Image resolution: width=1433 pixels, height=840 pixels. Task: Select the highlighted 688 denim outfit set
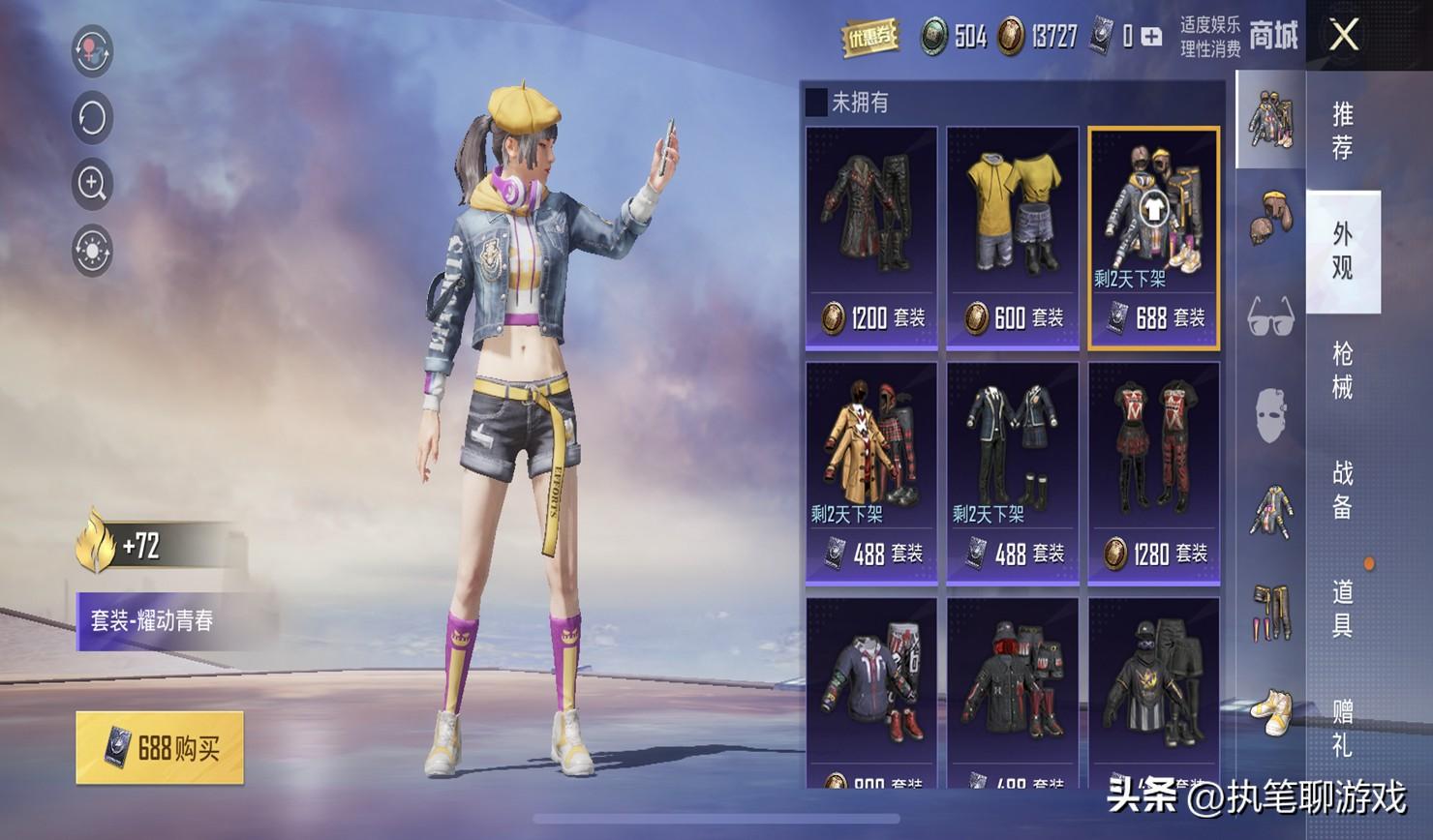coord(1153,237)
